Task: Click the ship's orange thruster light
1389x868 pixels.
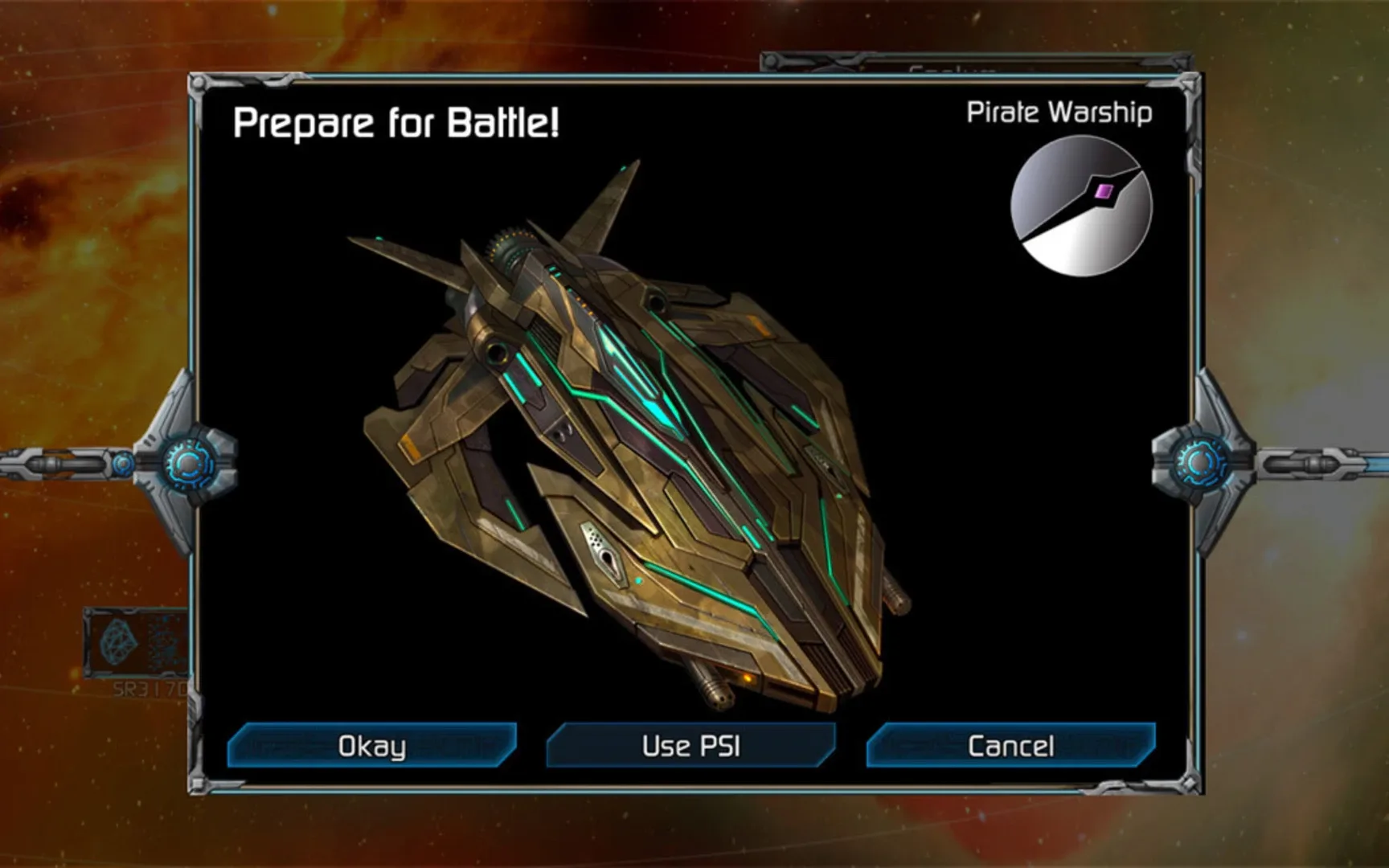Action: (x=749, y=678)
